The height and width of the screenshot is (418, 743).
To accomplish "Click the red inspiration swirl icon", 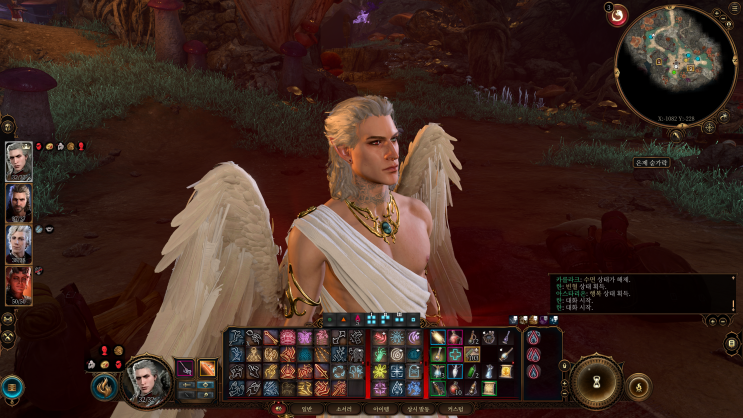I will 619,14.
